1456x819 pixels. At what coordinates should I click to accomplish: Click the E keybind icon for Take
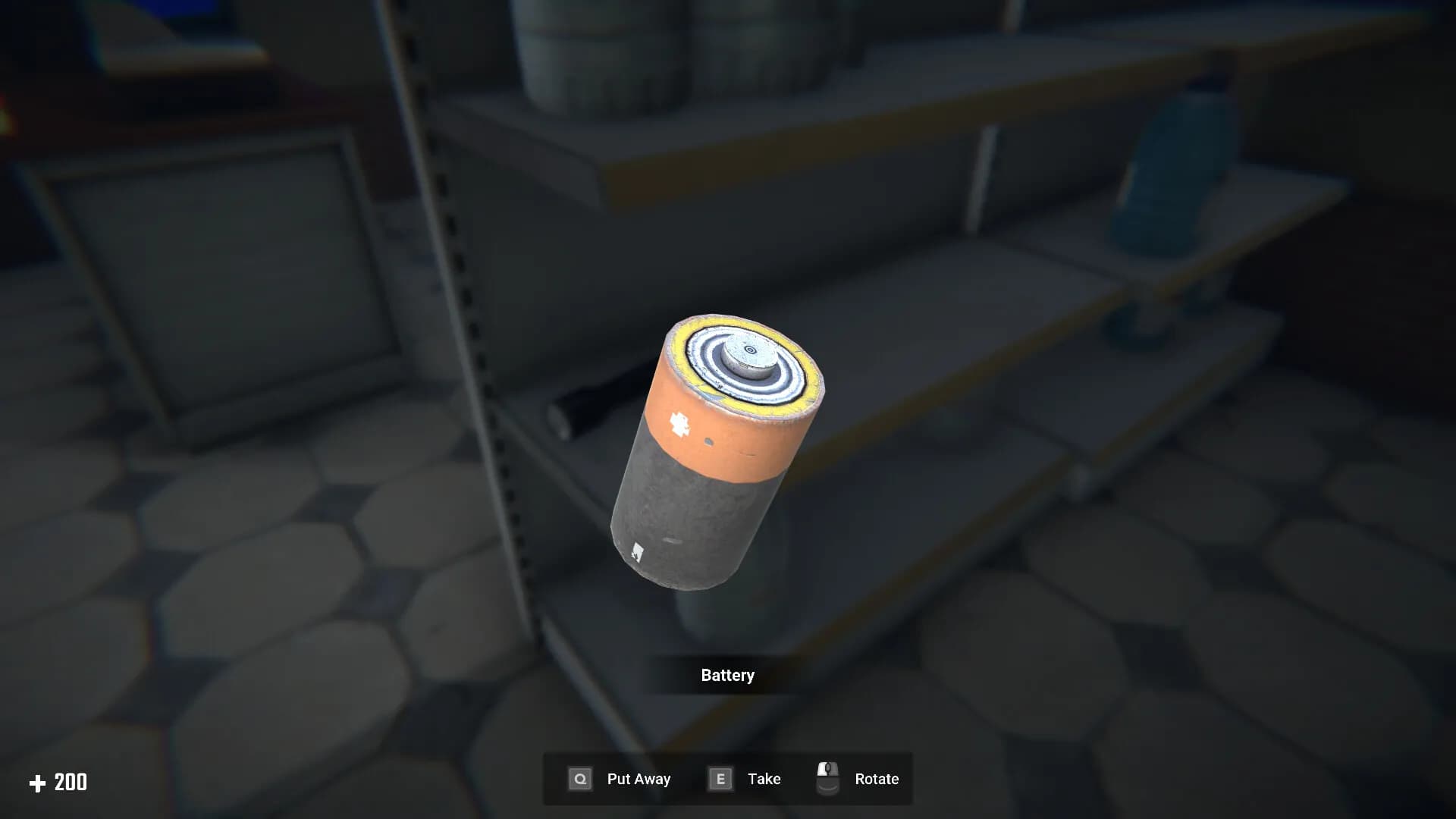pos(719,778)
